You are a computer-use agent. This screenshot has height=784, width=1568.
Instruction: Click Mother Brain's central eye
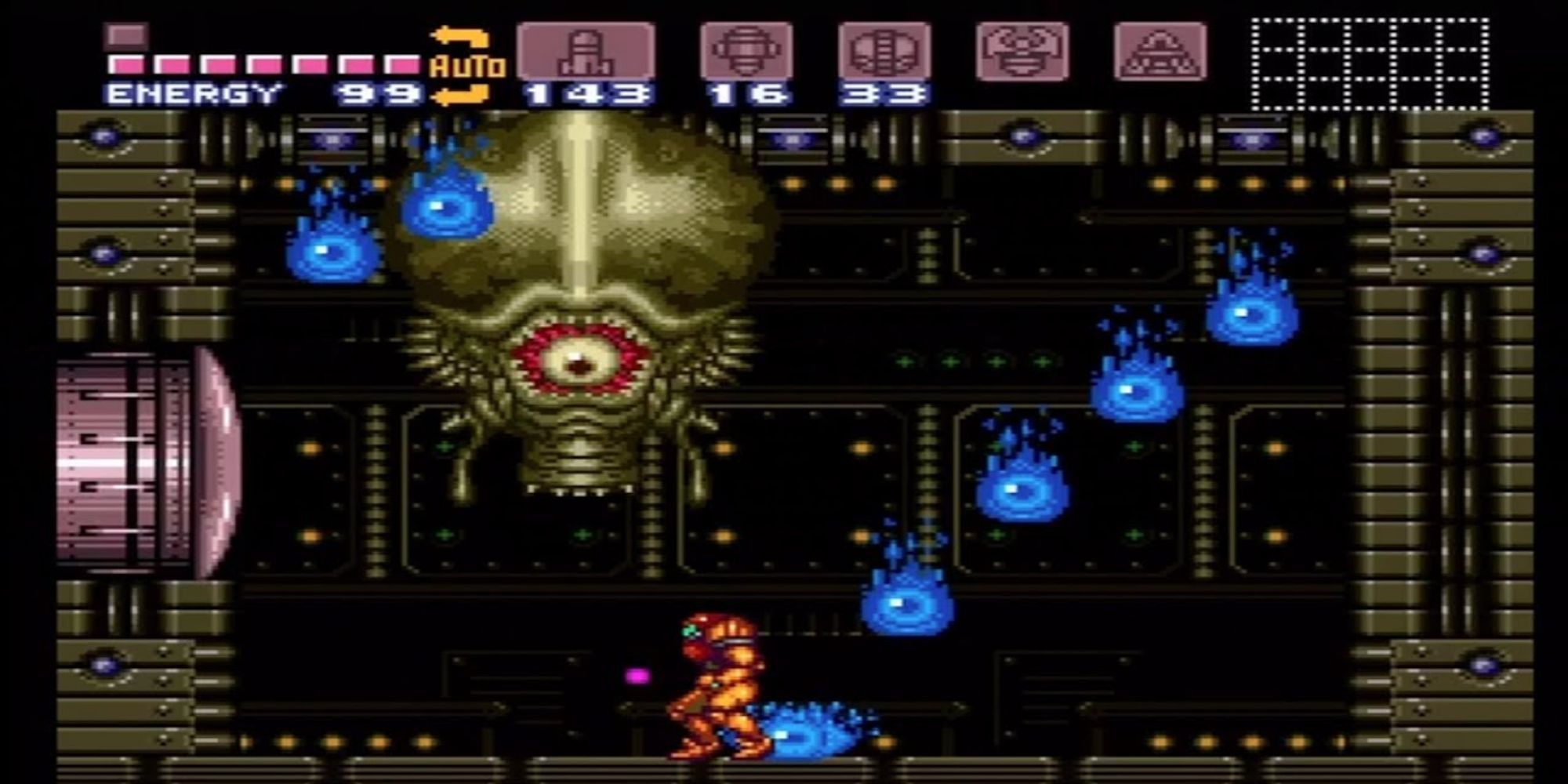(578, 362)
